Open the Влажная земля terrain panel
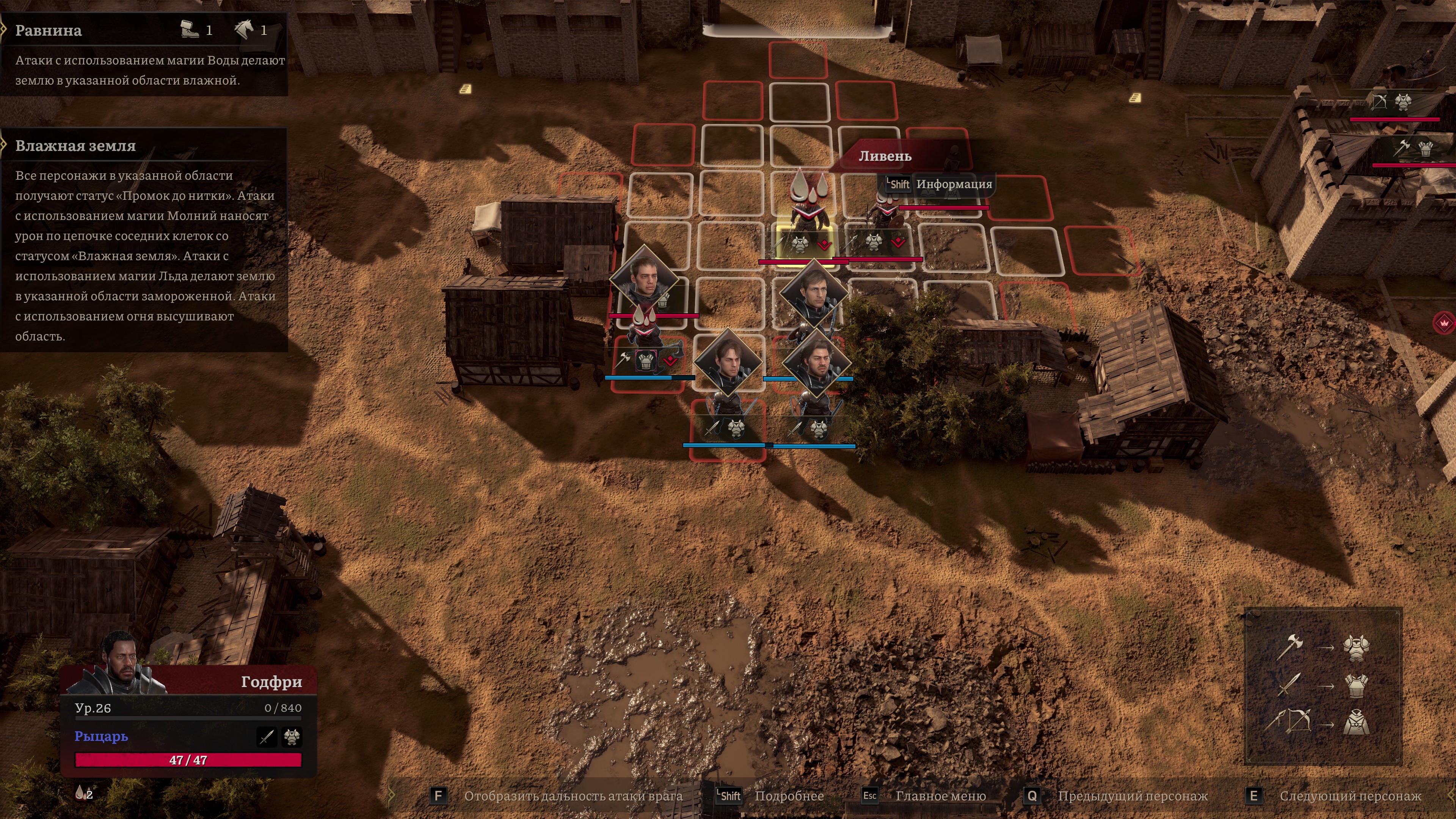The image size is (1456, 819). coord(75,146)
